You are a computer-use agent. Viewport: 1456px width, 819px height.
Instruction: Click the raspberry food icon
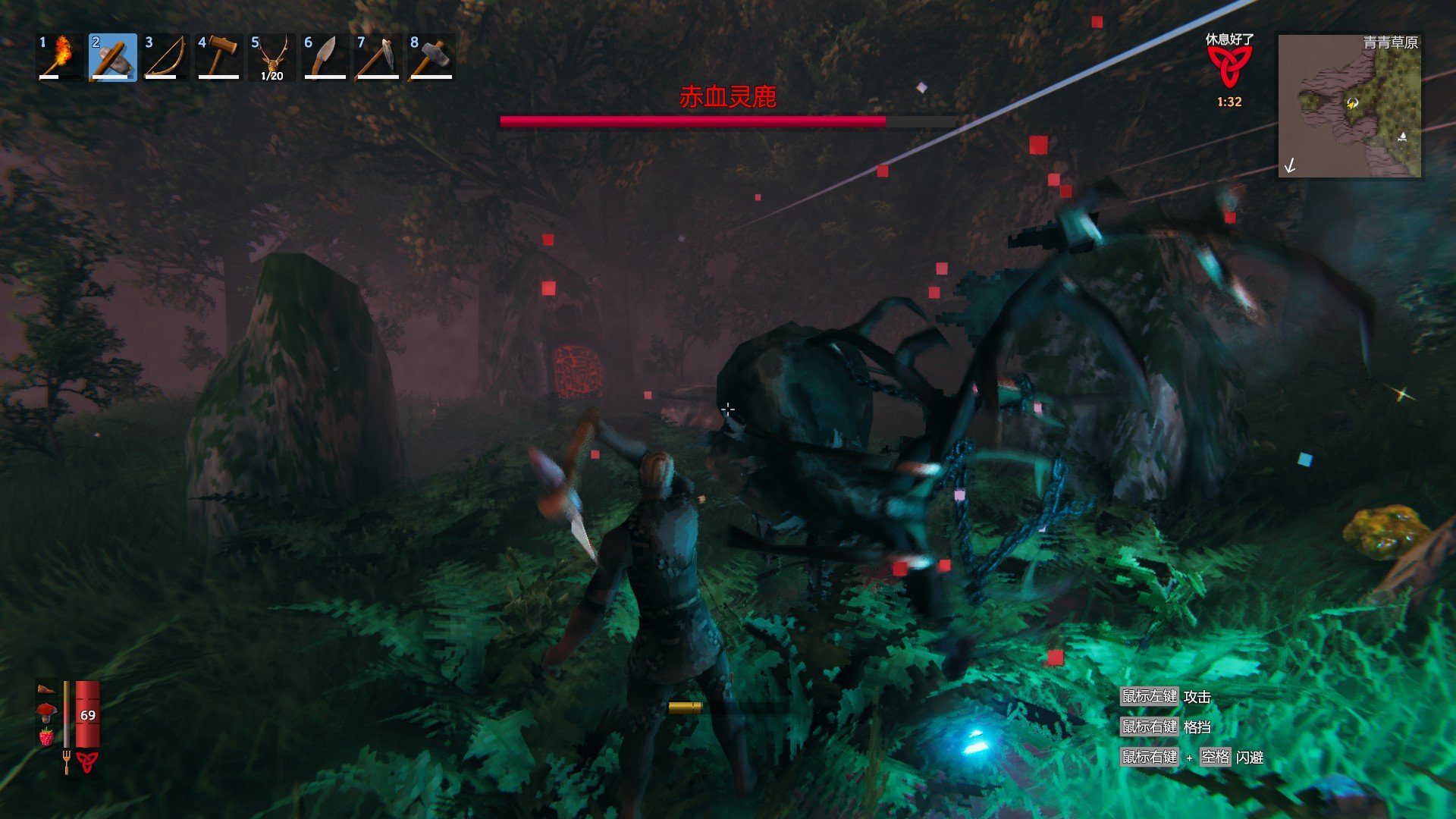[46, 736]
